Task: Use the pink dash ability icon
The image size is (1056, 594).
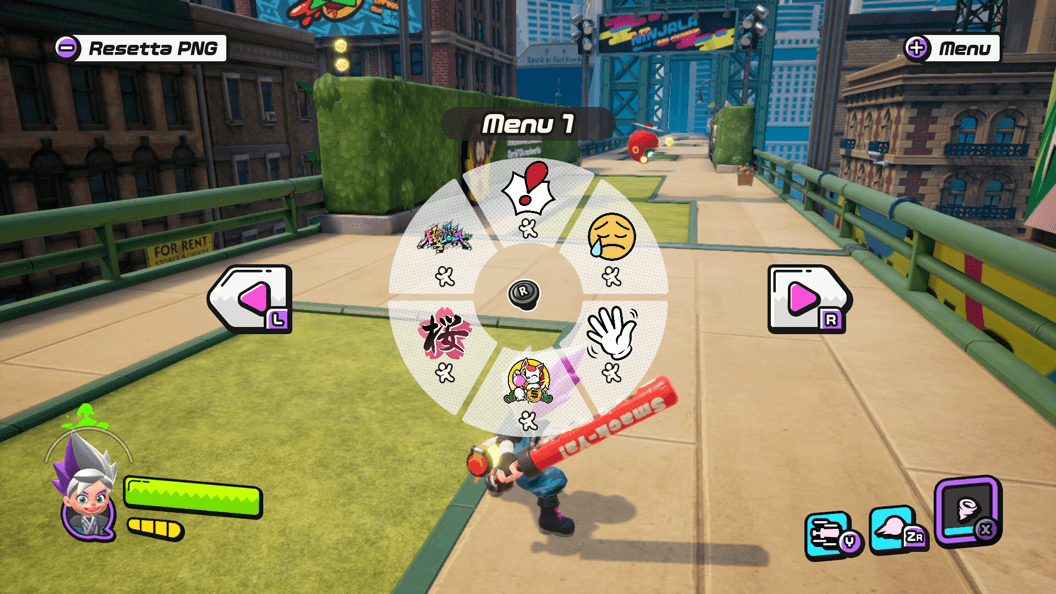Action: 893,530
